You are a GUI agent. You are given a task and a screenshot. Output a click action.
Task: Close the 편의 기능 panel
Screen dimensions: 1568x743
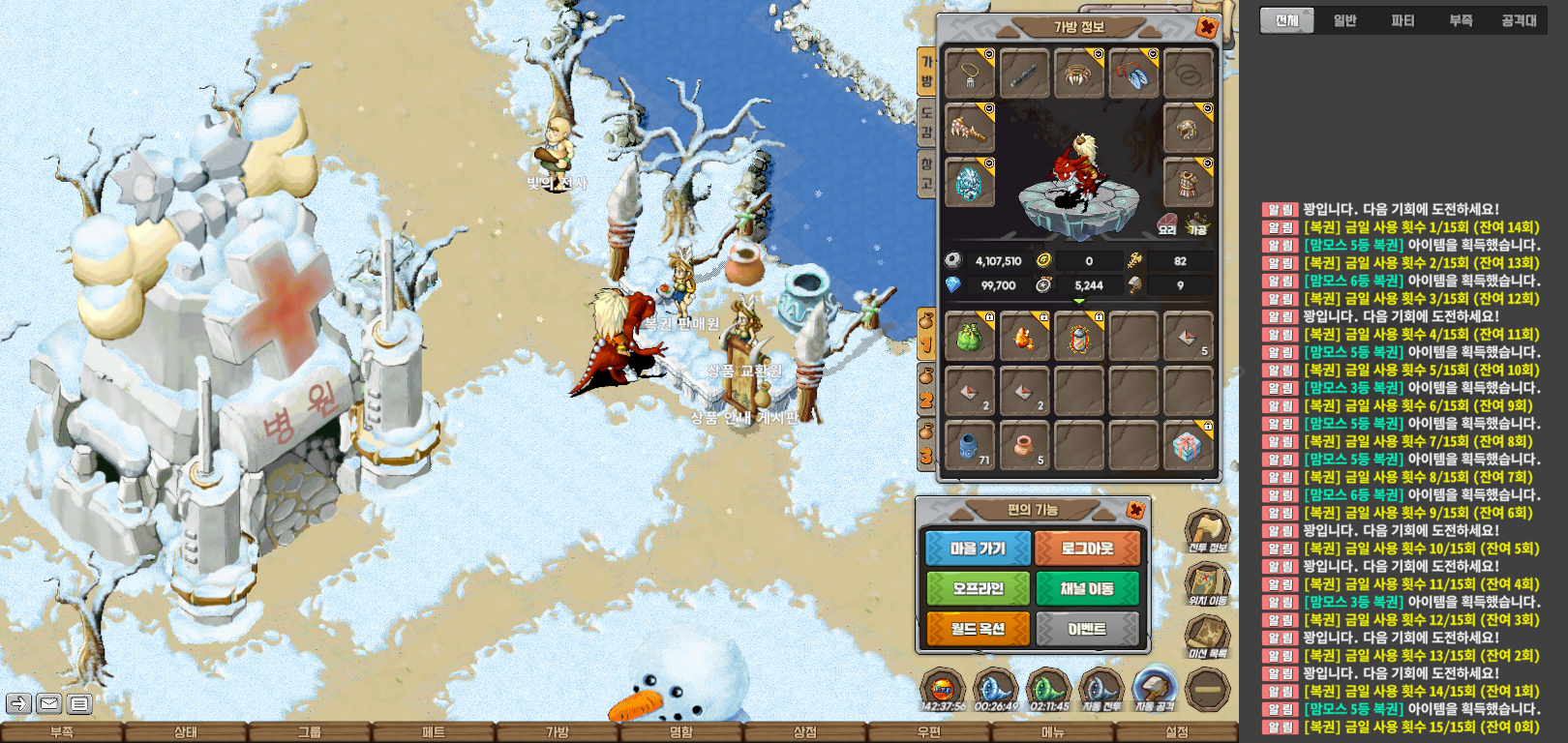click(1135, 510)
